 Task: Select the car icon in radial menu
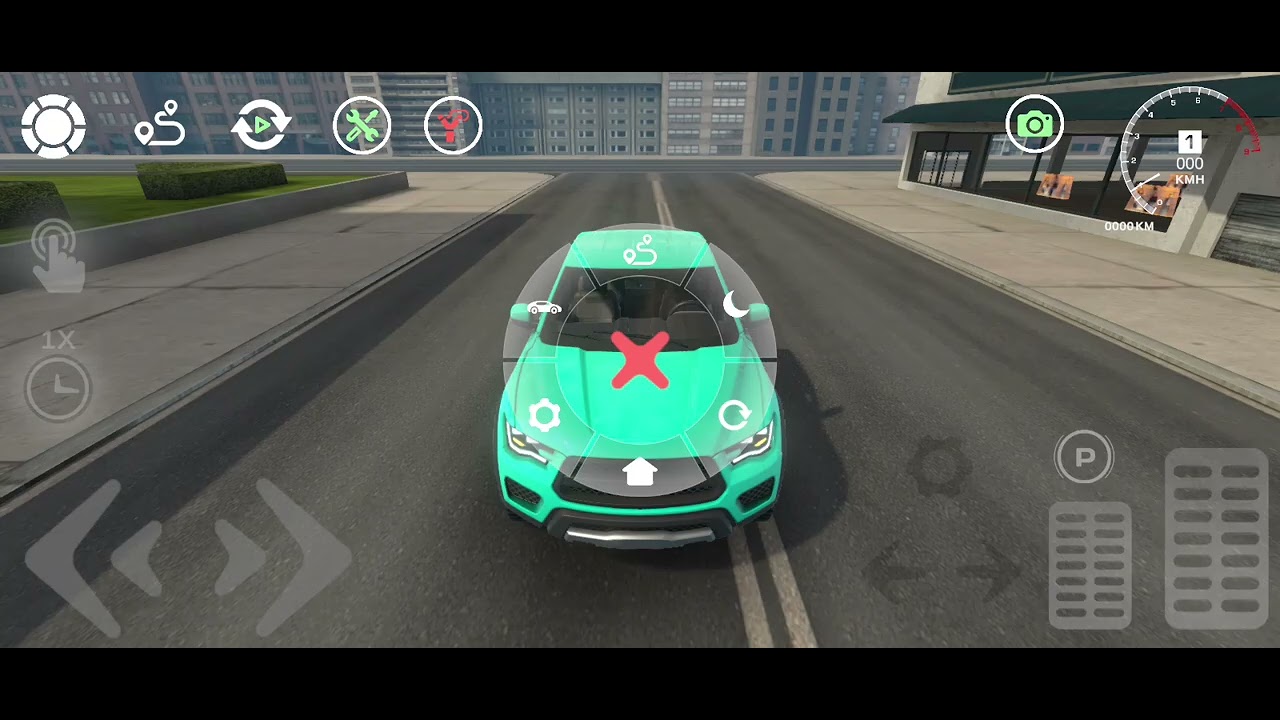[543, 307]
